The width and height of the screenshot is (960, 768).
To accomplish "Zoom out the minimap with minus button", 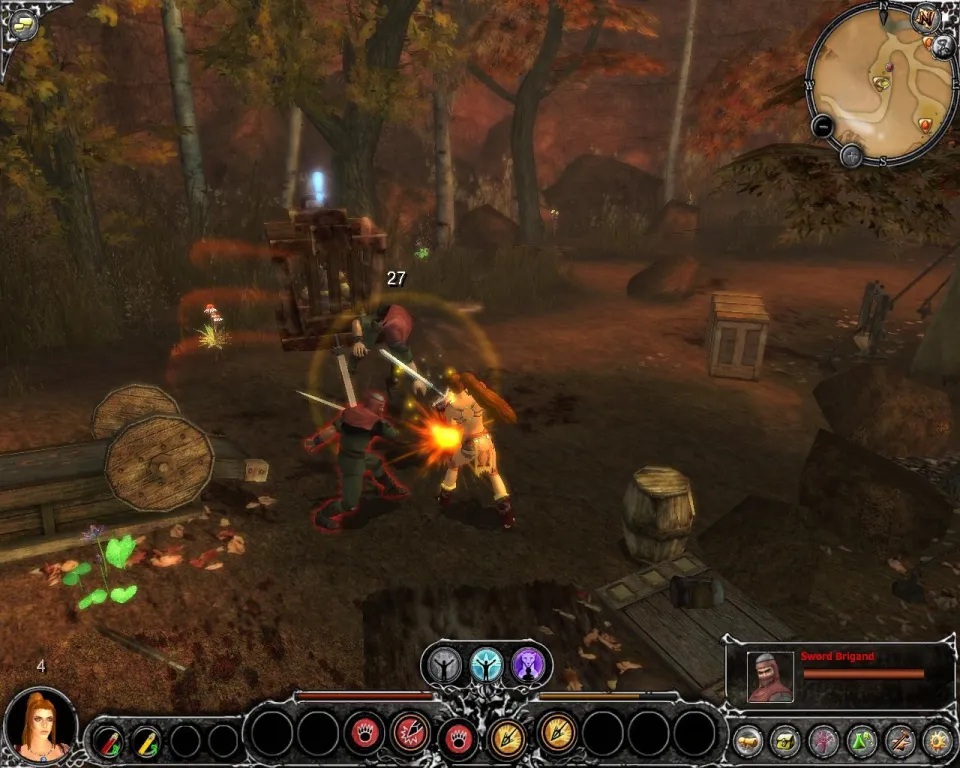I will pyautogui.click(x=822, y=127).
